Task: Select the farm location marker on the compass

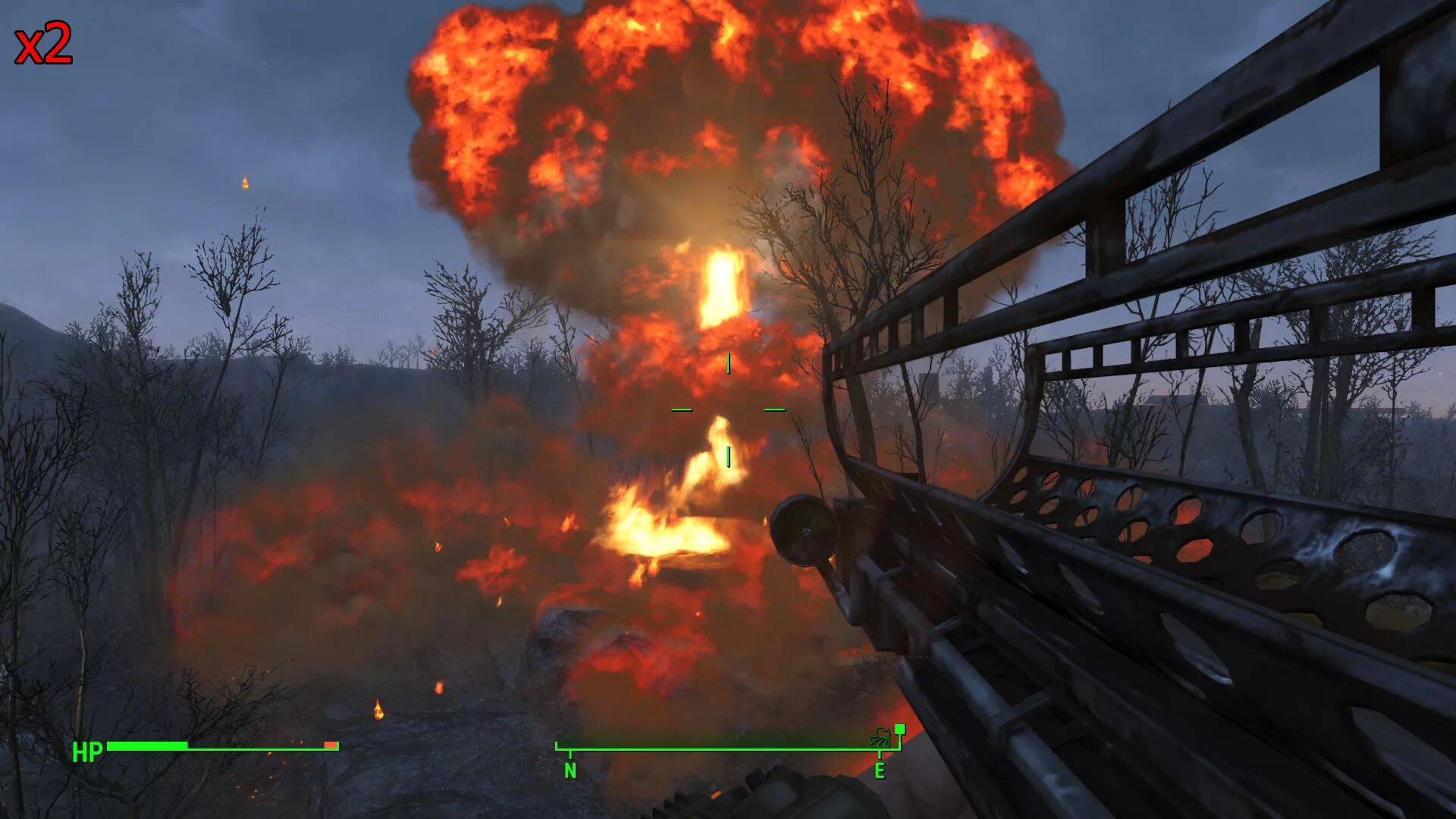Action: (x=880, y=737)
